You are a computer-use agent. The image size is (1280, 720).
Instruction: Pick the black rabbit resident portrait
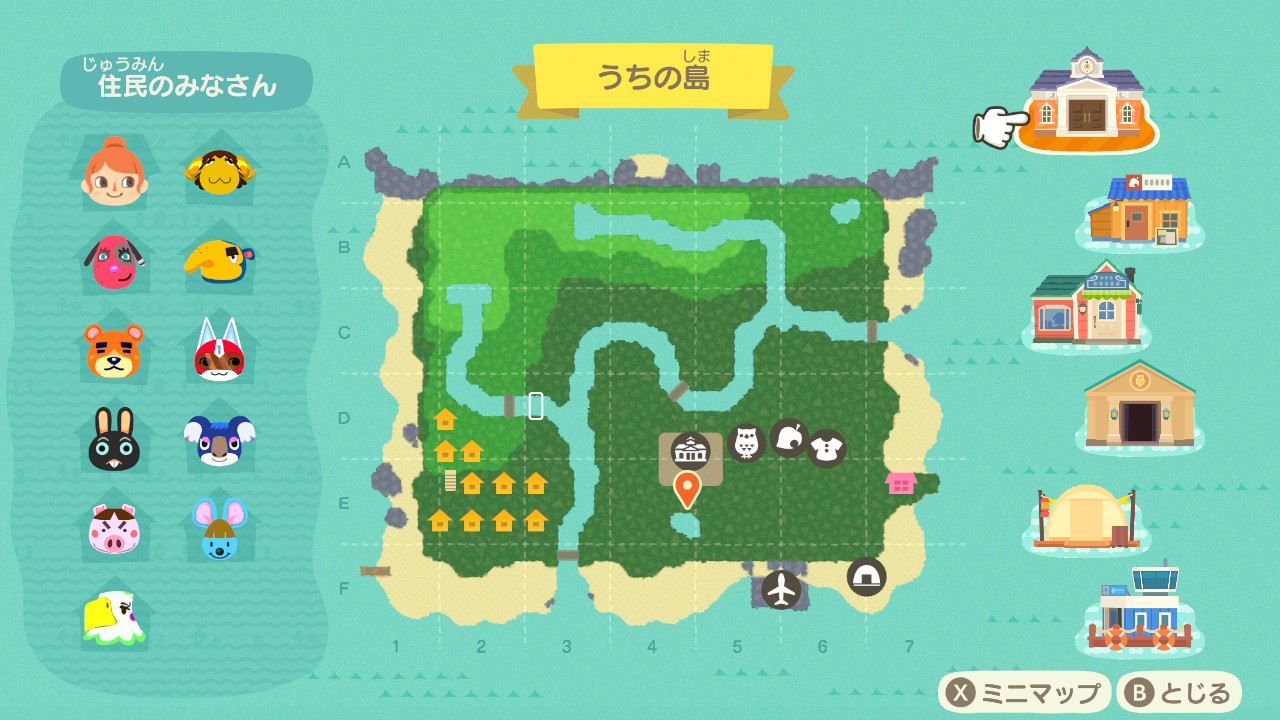[x=114, y=439]
